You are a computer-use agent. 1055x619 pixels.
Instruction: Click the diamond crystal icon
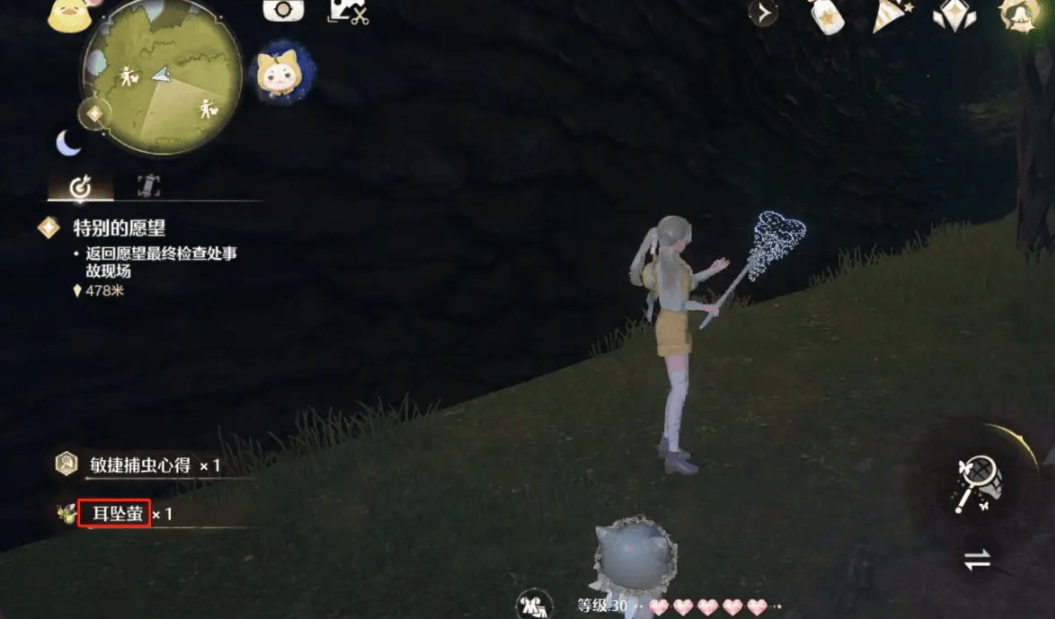point(955,14)
